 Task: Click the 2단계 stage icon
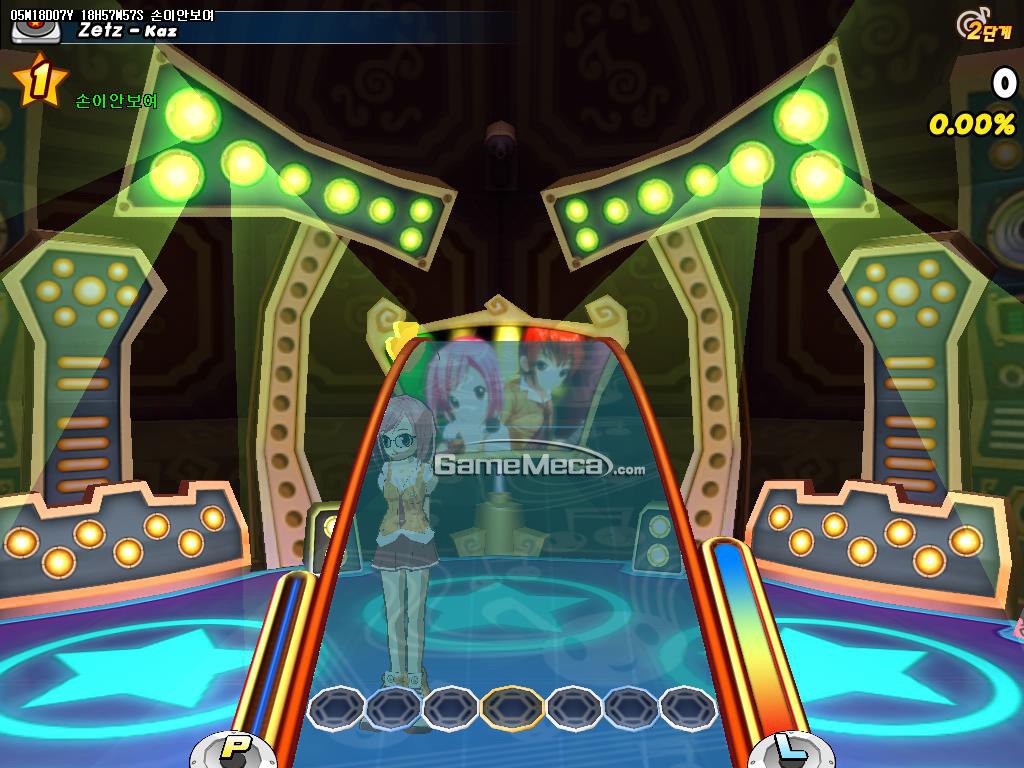[x=981, y=27]
